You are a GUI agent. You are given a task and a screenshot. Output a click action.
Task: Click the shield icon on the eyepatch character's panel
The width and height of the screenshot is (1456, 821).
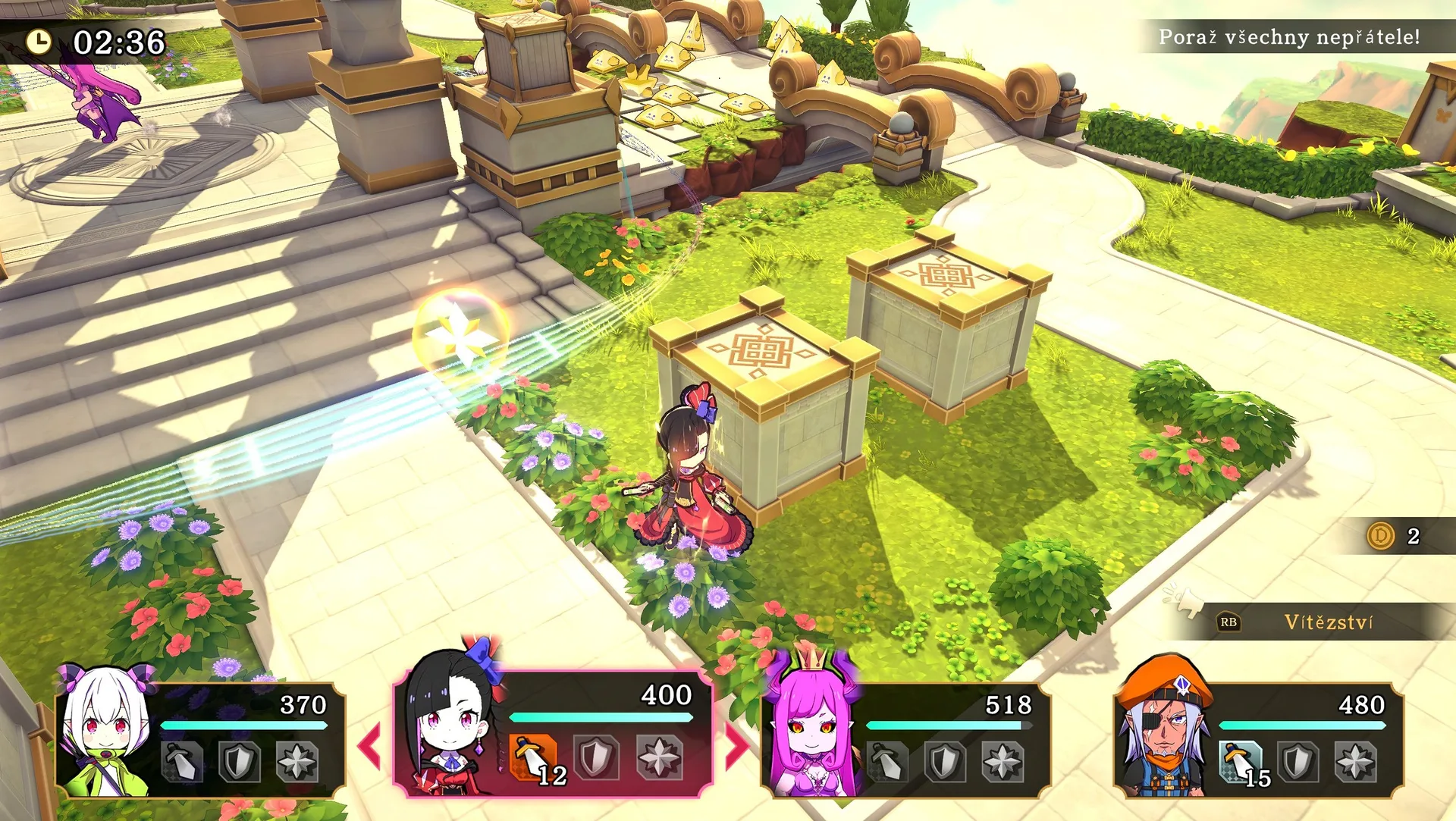click(1298, 761)
